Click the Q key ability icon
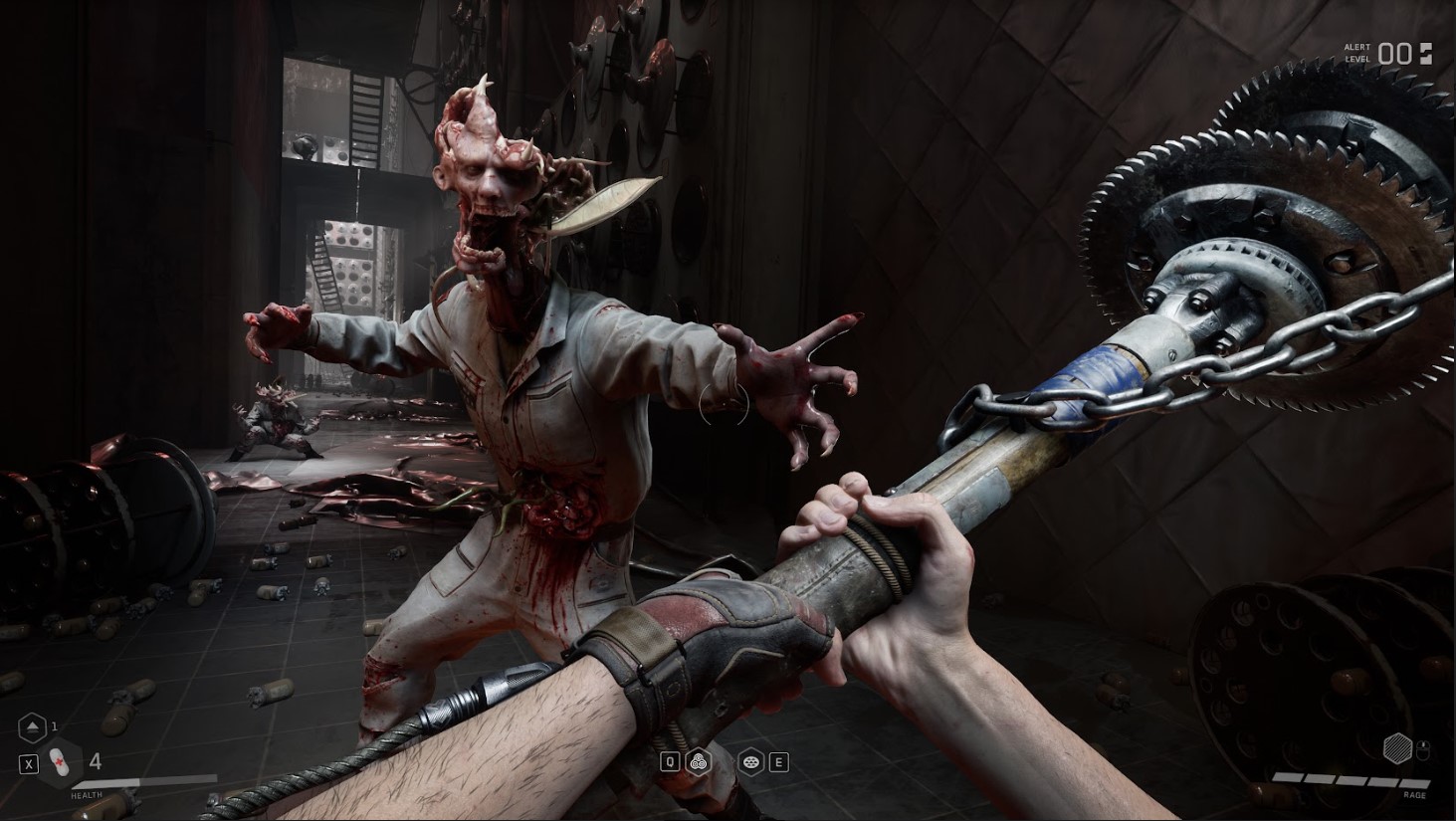The width and height of the screenshot is (1456, 821). pyautogui.click(x=671, y=761)
